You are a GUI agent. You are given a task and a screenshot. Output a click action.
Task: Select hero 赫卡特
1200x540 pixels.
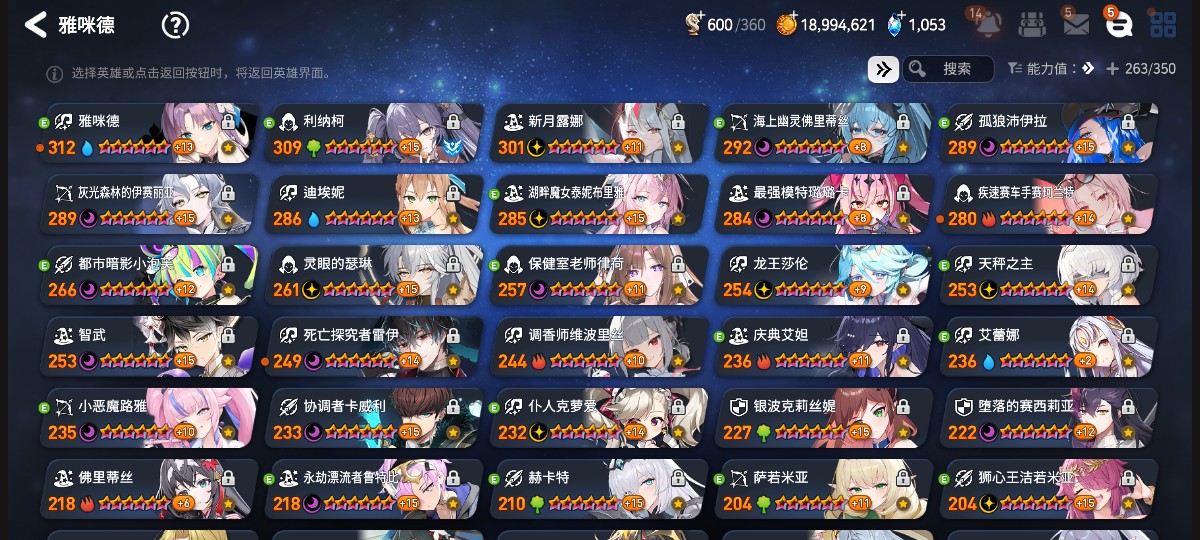coord(599,490)
